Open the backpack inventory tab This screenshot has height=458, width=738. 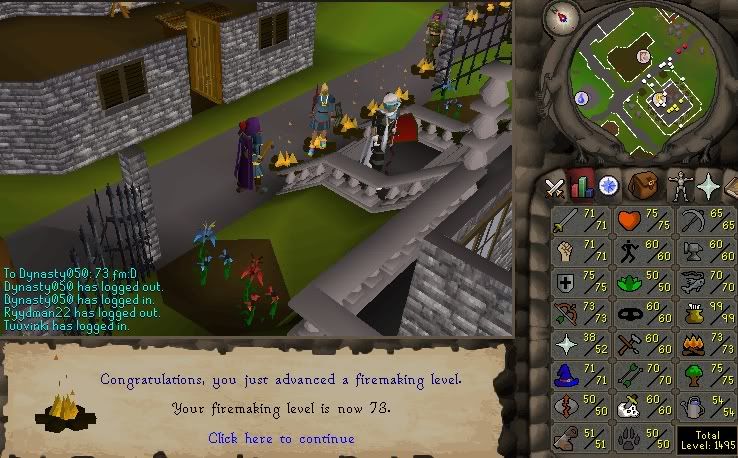642,187
